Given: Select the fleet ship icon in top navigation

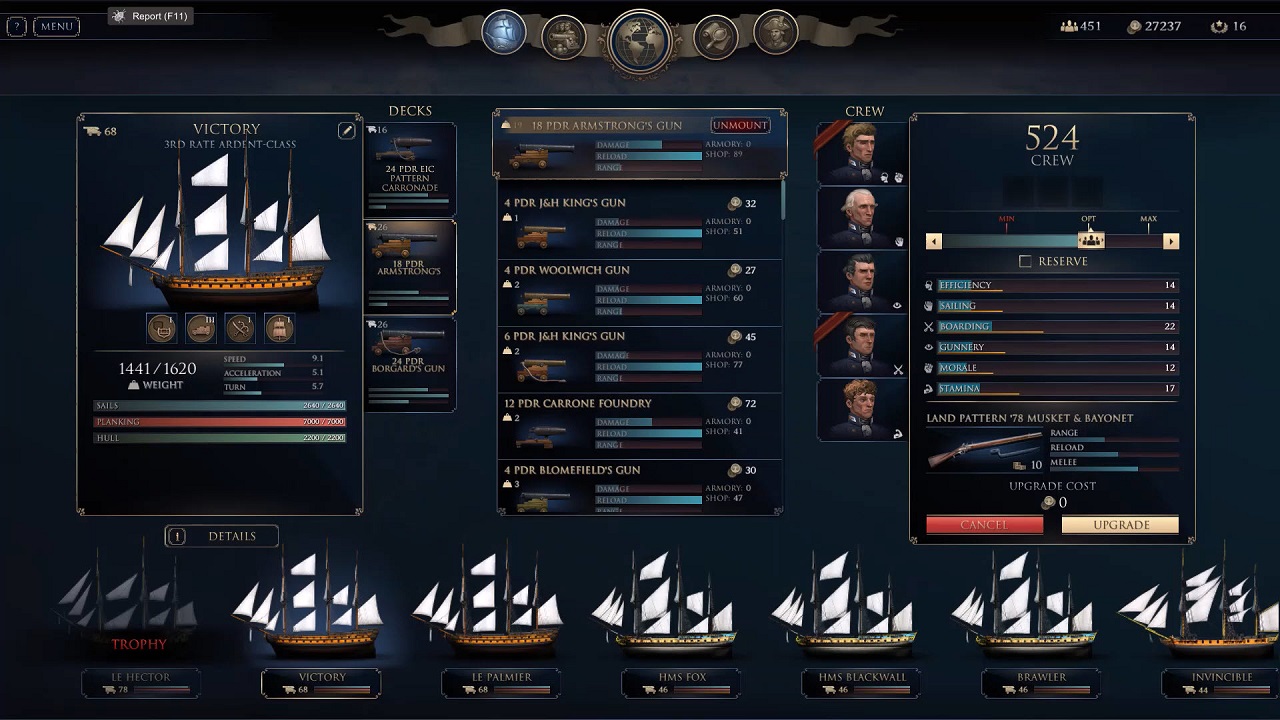Looking at the screenshot, I should (x=504, y=32).
